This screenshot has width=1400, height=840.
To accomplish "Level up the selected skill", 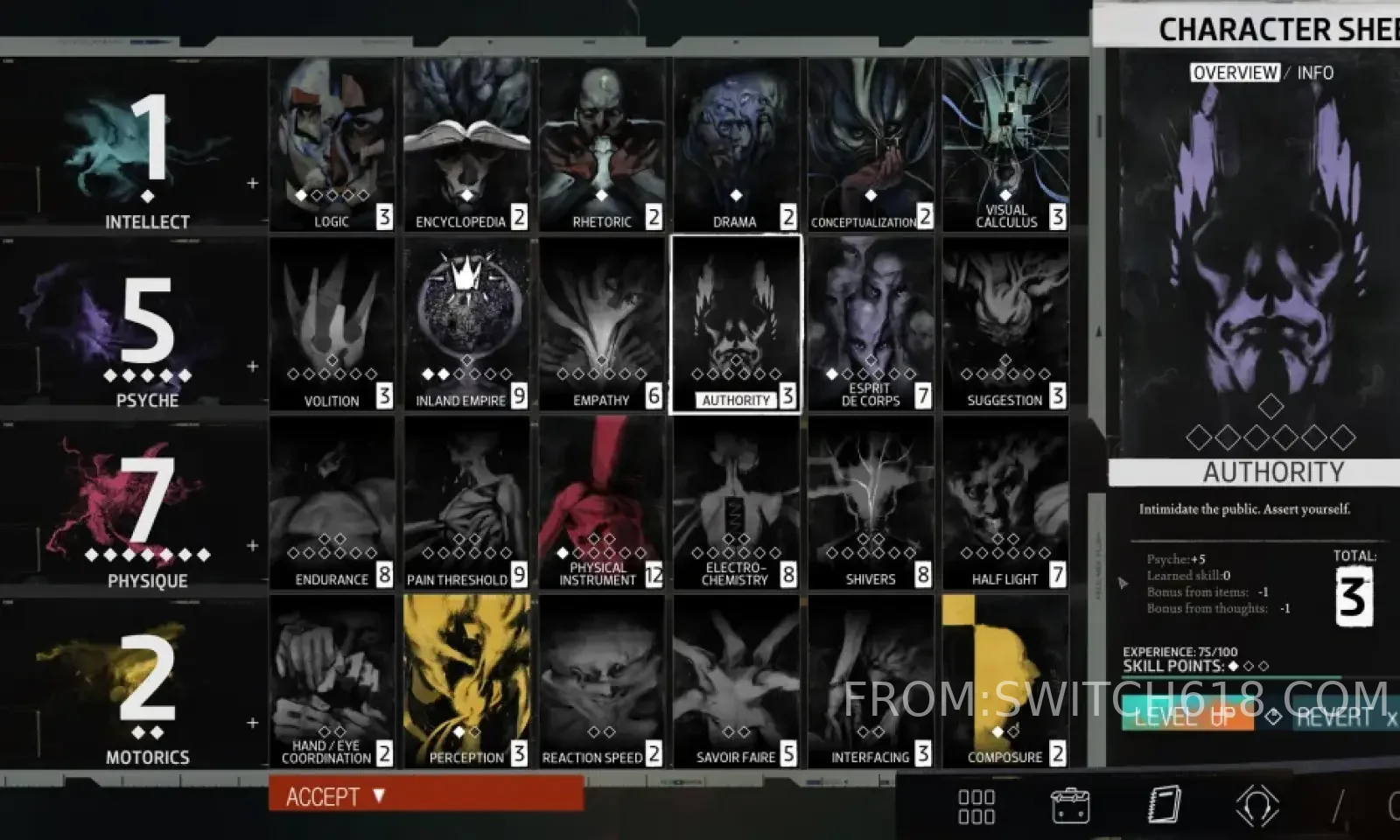I will (x=1186, y=716).
